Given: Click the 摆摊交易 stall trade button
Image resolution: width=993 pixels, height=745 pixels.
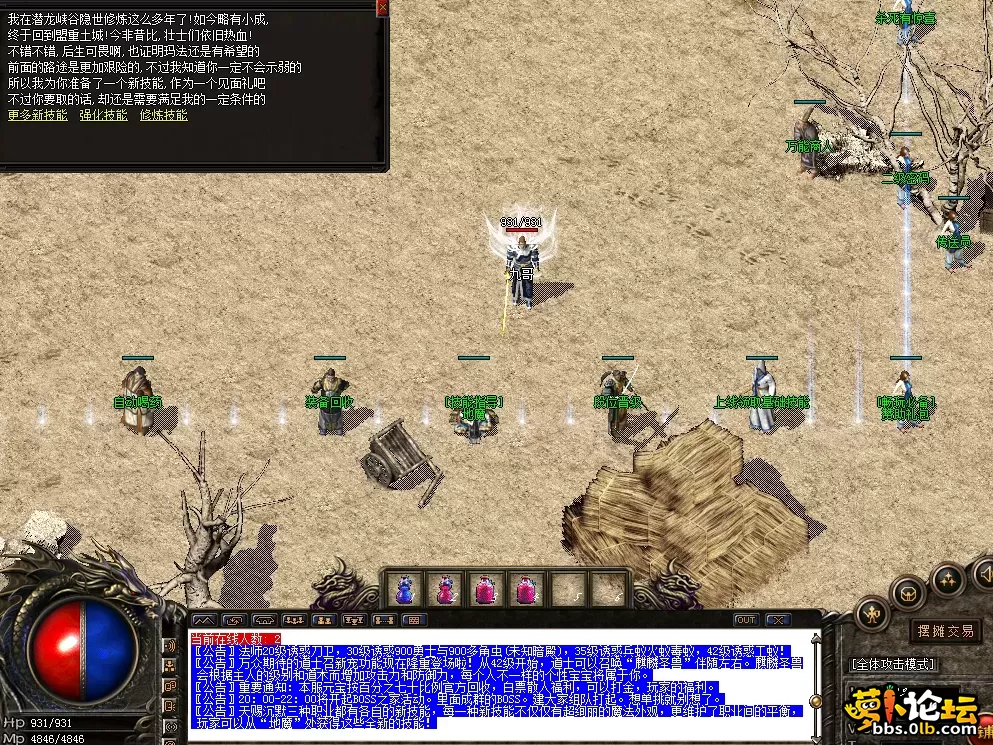Looking at the screenshot, I should 945,631.
